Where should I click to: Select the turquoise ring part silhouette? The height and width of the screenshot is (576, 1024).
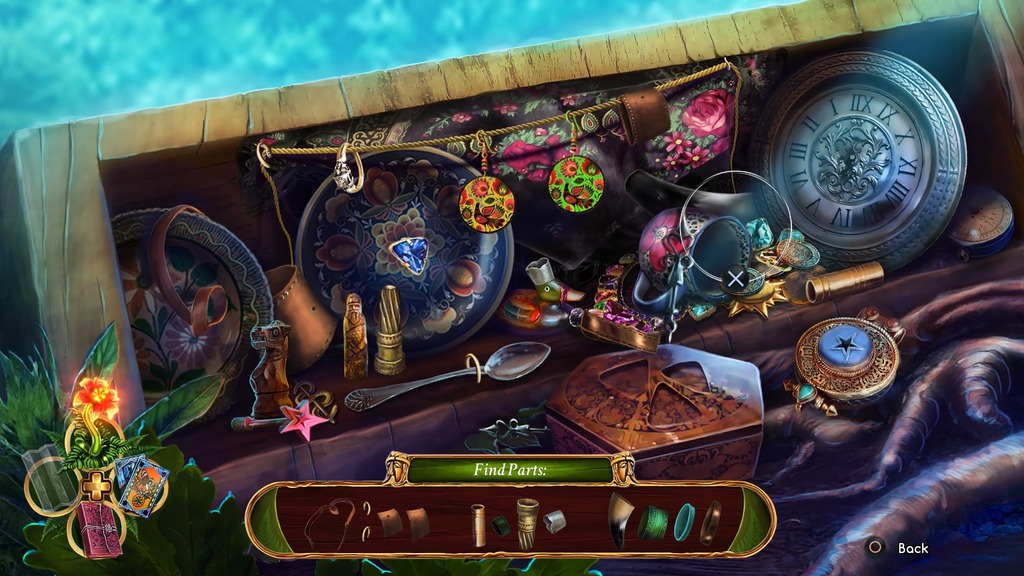(684, 521)
